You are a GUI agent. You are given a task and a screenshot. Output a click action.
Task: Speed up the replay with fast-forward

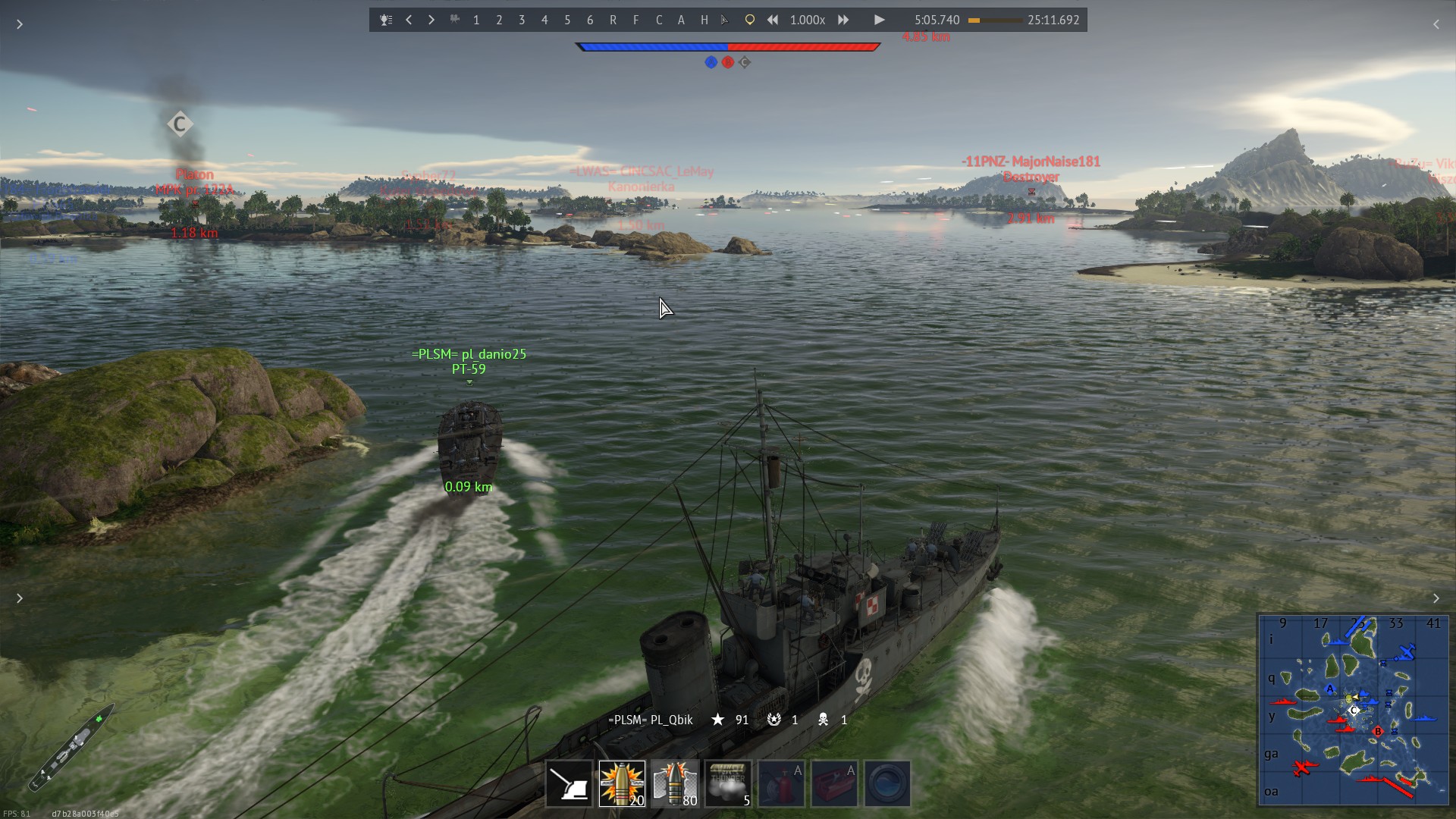click(x=843, y=20)
